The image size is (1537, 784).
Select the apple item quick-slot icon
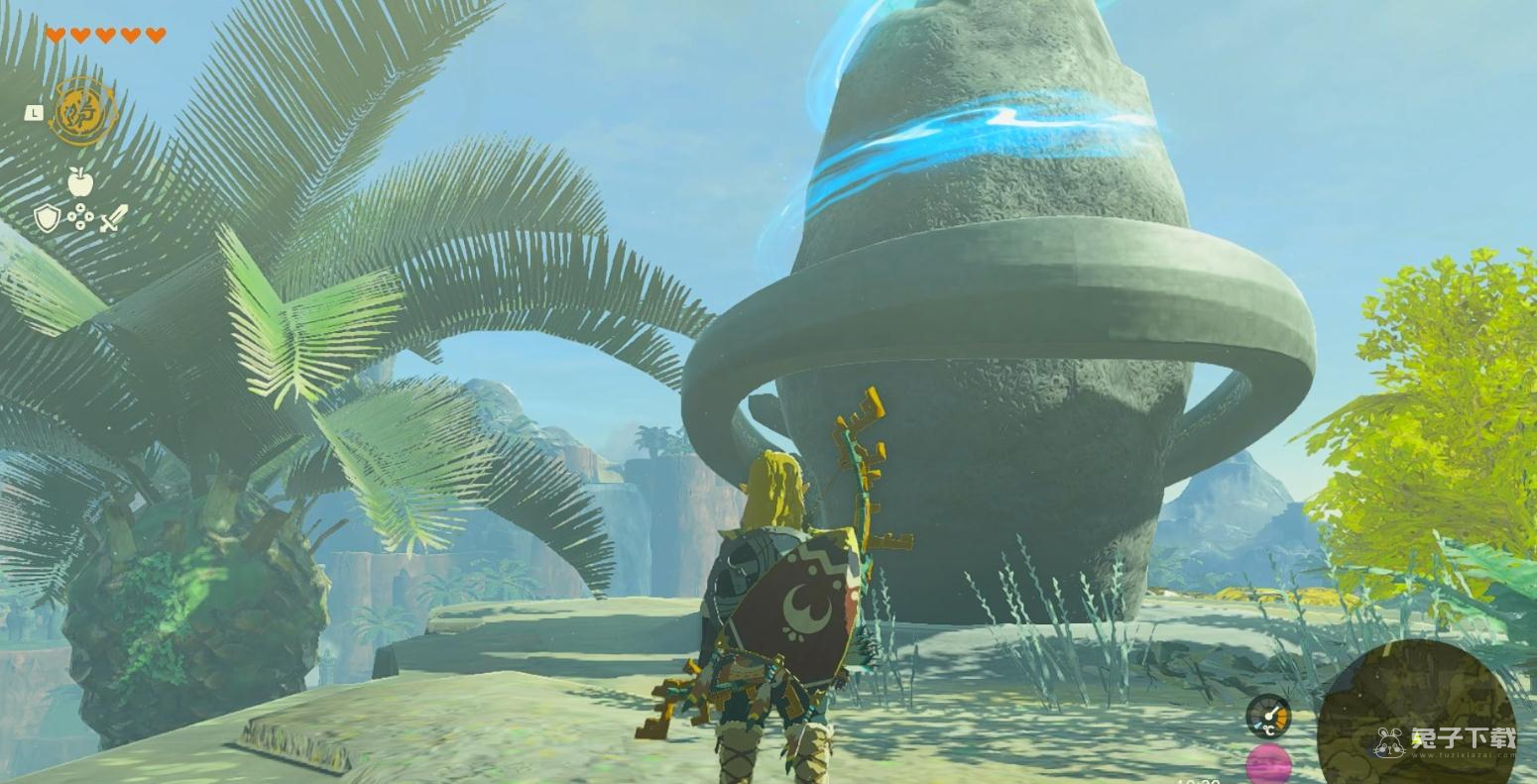tap(80, 182)
